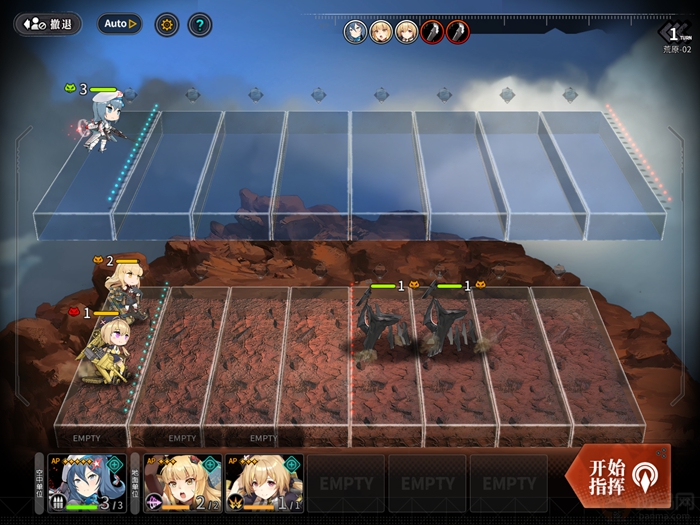Show help with the question mark button
The image size is (700, 525).
point(200,23)
